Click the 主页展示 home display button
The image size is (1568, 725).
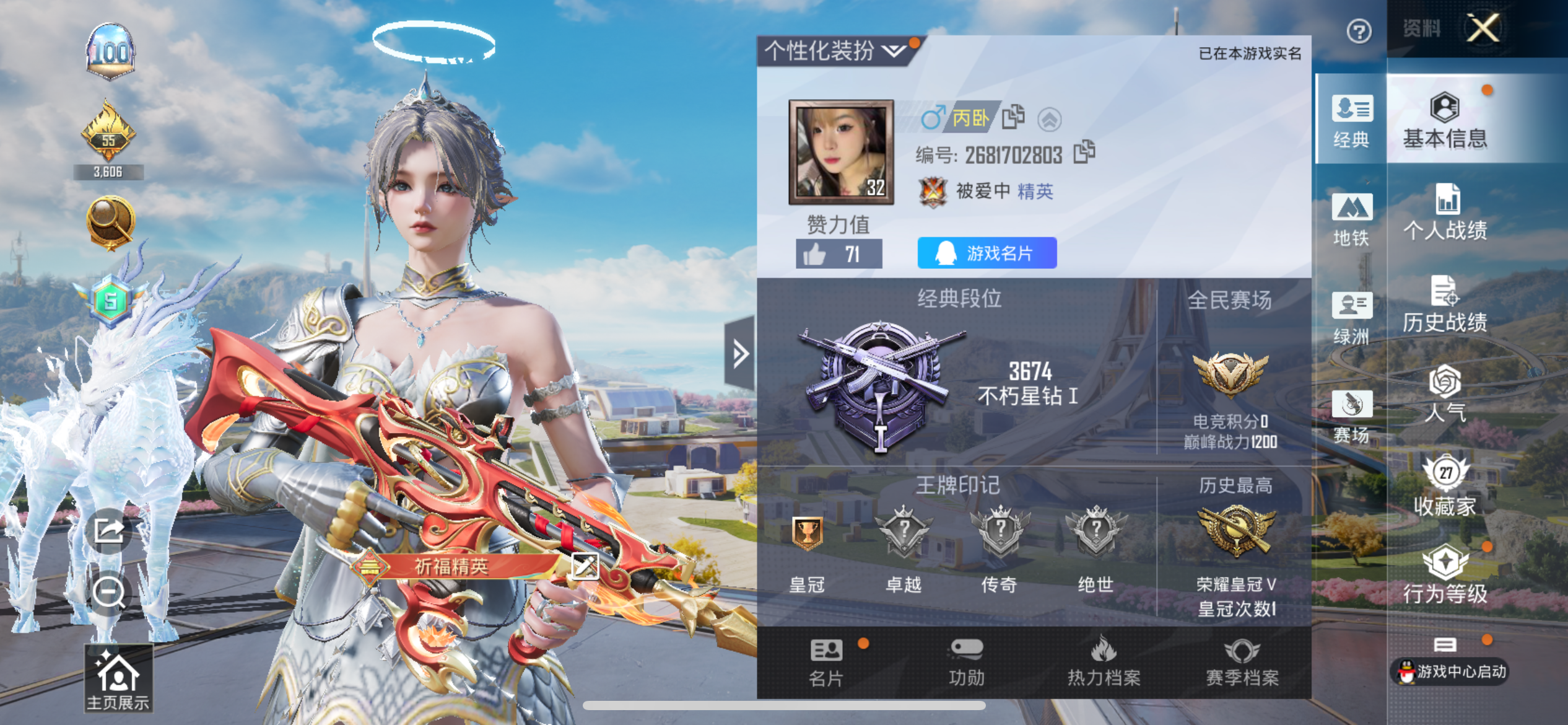118,679
